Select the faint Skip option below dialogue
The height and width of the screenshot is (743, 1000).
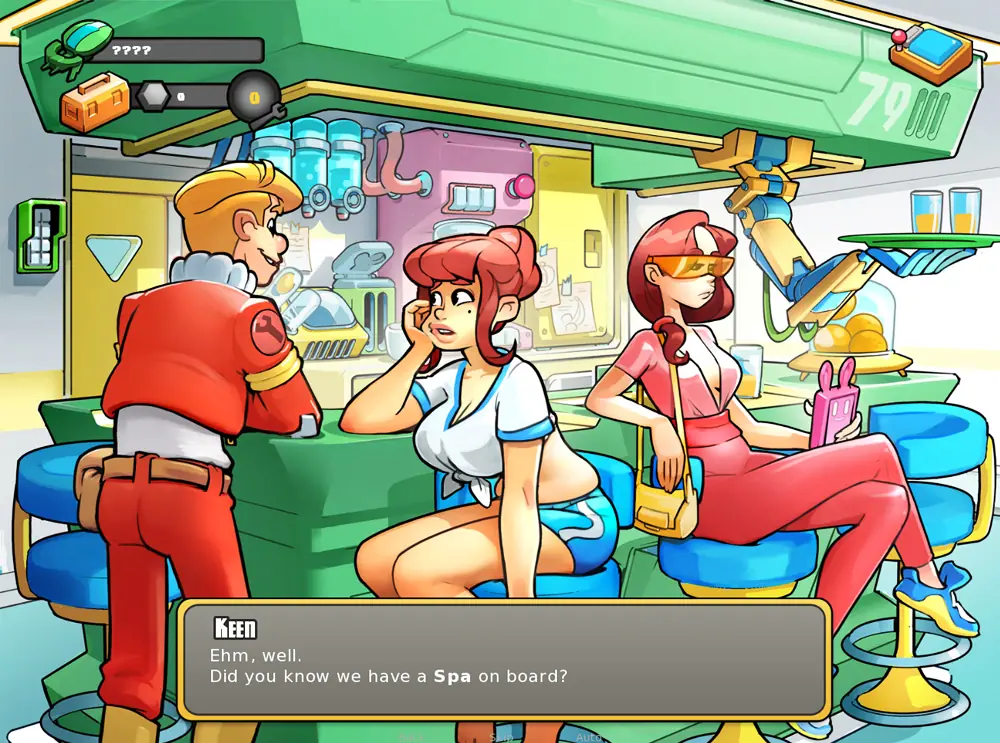[502, 737]
